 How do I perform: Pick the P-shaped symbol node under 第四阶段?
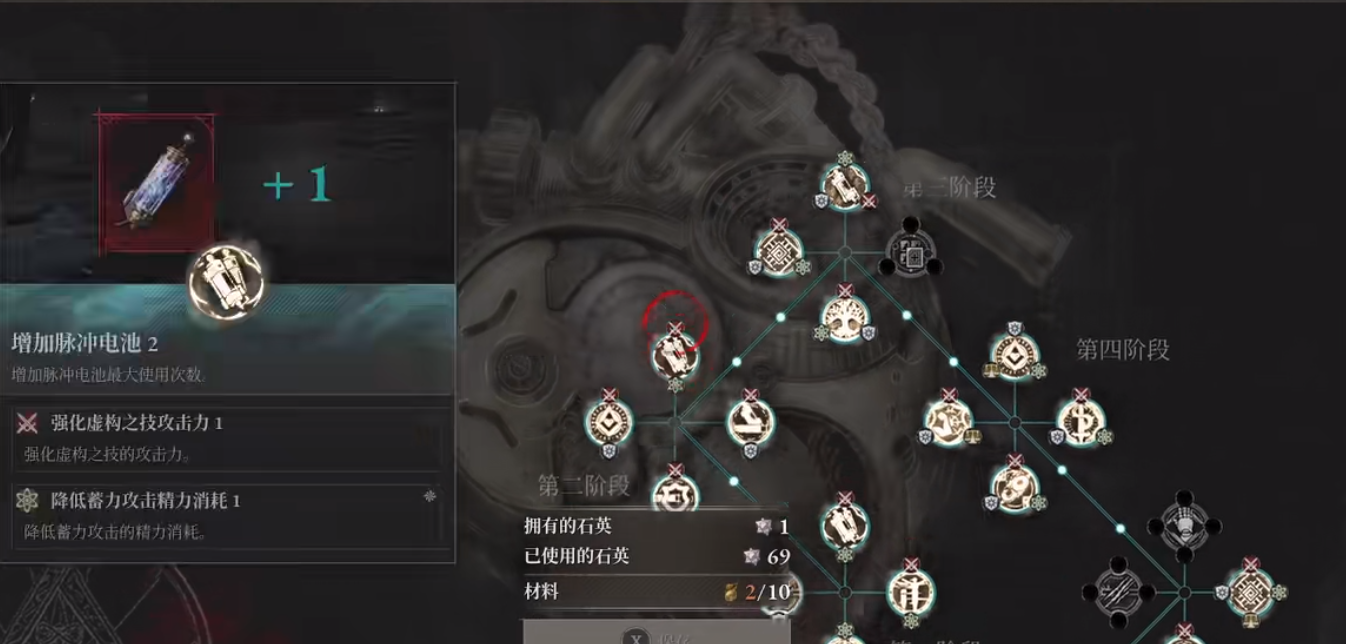point(1080,421)
